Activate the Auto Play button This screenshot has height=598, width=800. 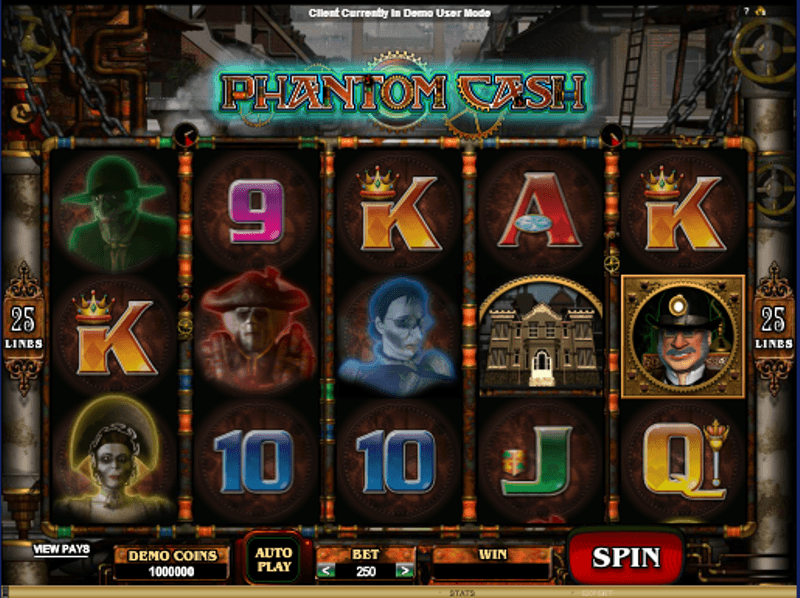(272, 558)
